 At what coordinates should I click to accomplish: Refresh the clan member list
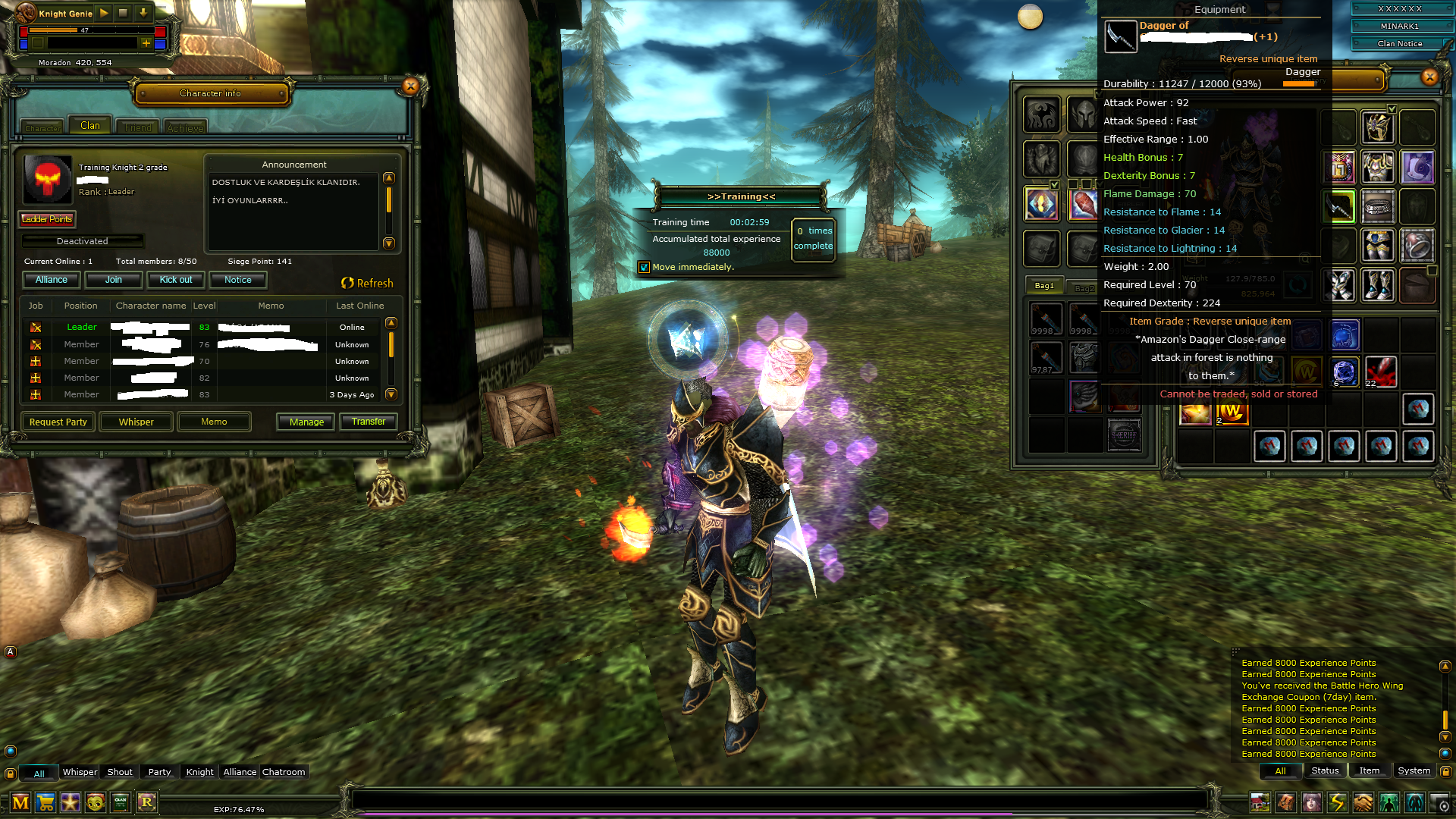(x=367, y=283)
